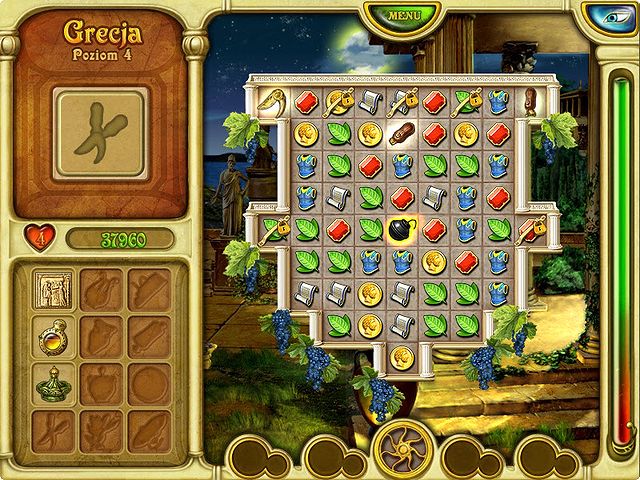Select the amber perfume bottle artifact
Image resolution: width=640 pixels, height=480 pixels.
pyautogui.click(x=50, y=337)
